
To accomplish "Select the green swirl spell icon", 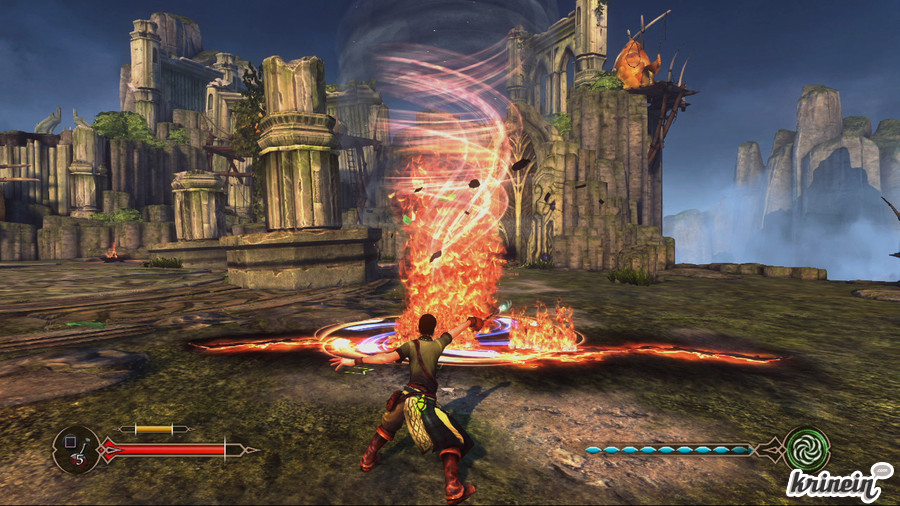I will coord(806,449).
